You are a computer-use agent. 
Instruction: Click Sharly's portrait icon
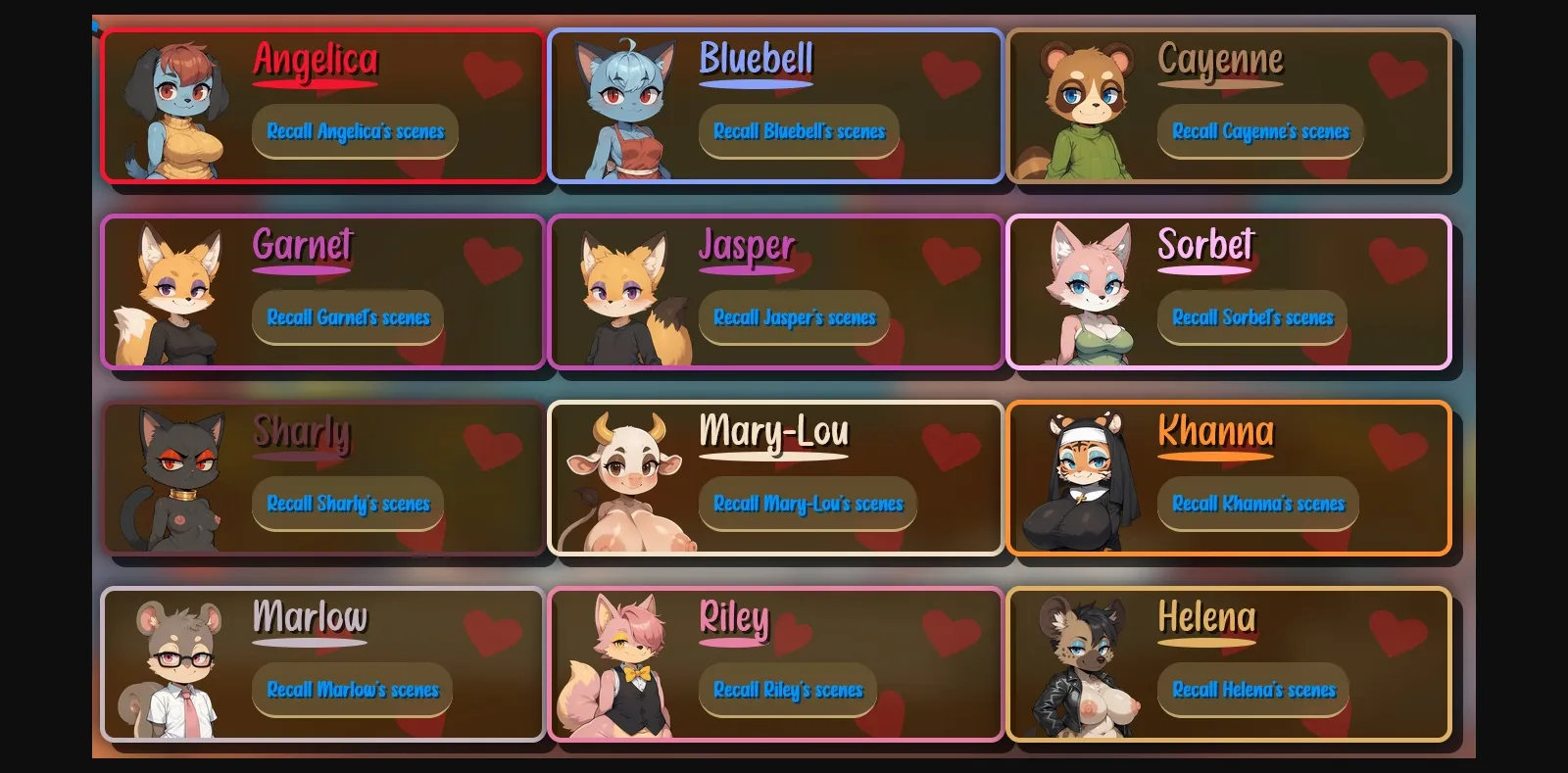click(176, 477)
